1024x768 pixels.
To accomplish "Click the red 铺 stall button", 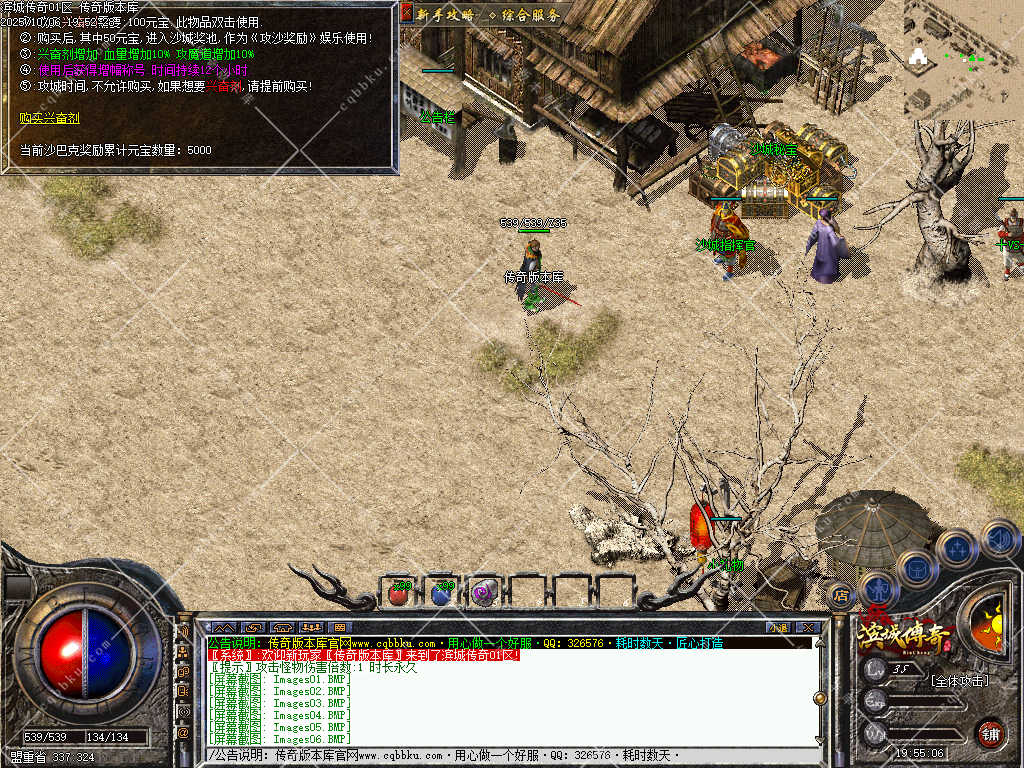I will 990,733.
